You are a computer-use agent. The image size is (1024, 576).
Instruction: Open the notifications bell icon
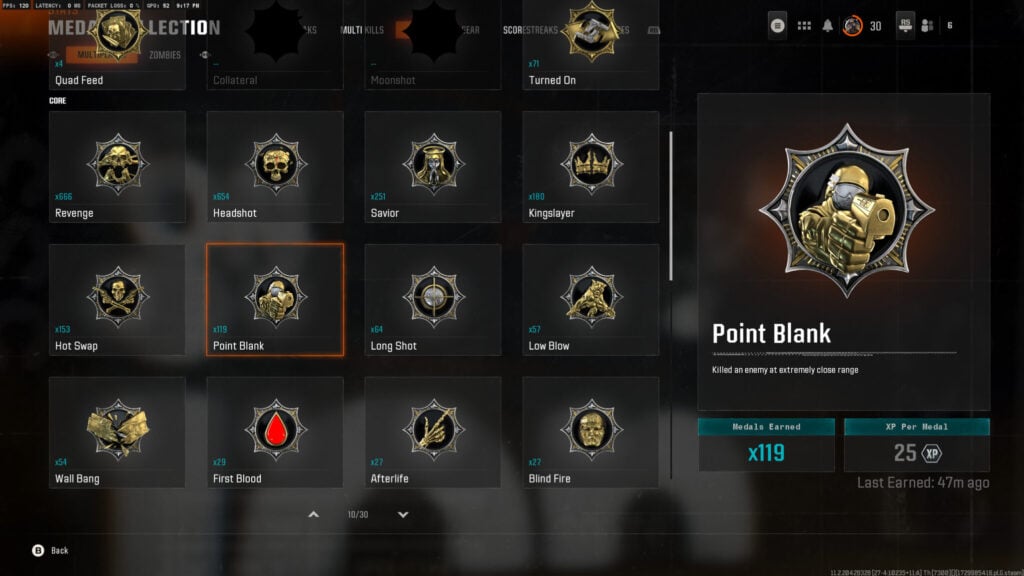pos(828,26)
